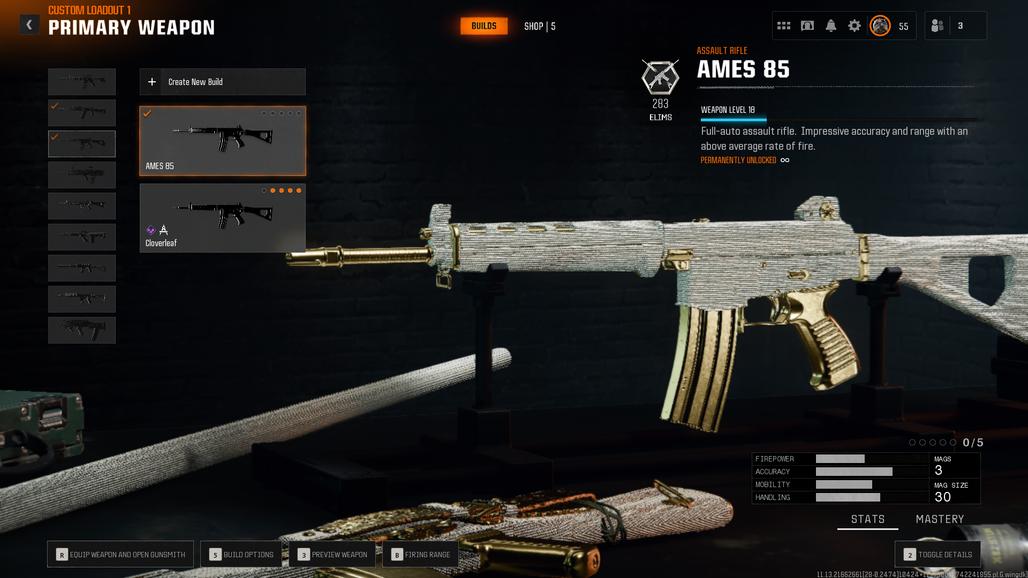Show the Stats tab
Image resolution: width=1028 pixels, height=578 pixels.
point(867,519)
